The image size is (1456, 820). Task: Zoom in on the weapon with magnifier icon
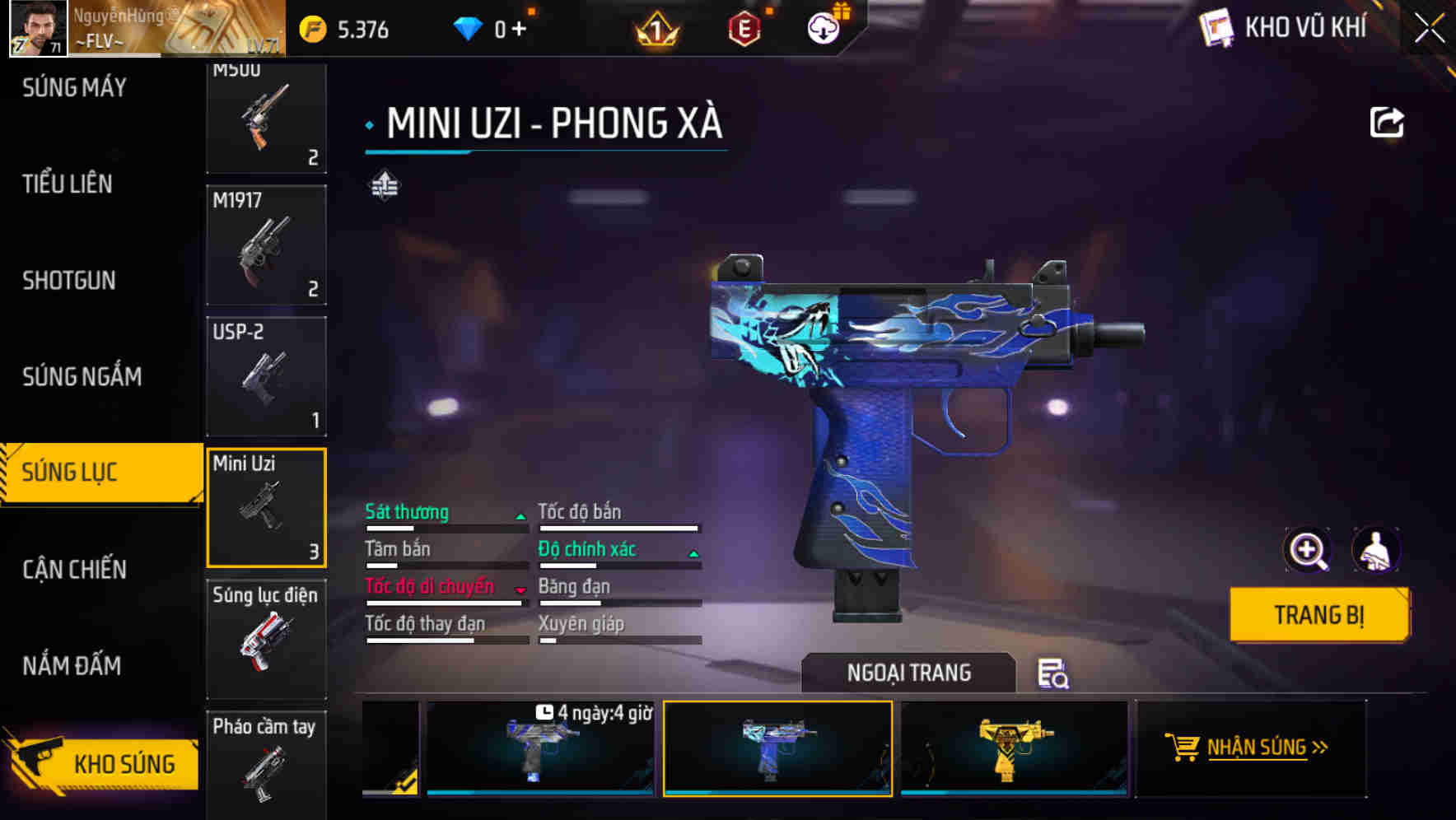point(1308,550)
